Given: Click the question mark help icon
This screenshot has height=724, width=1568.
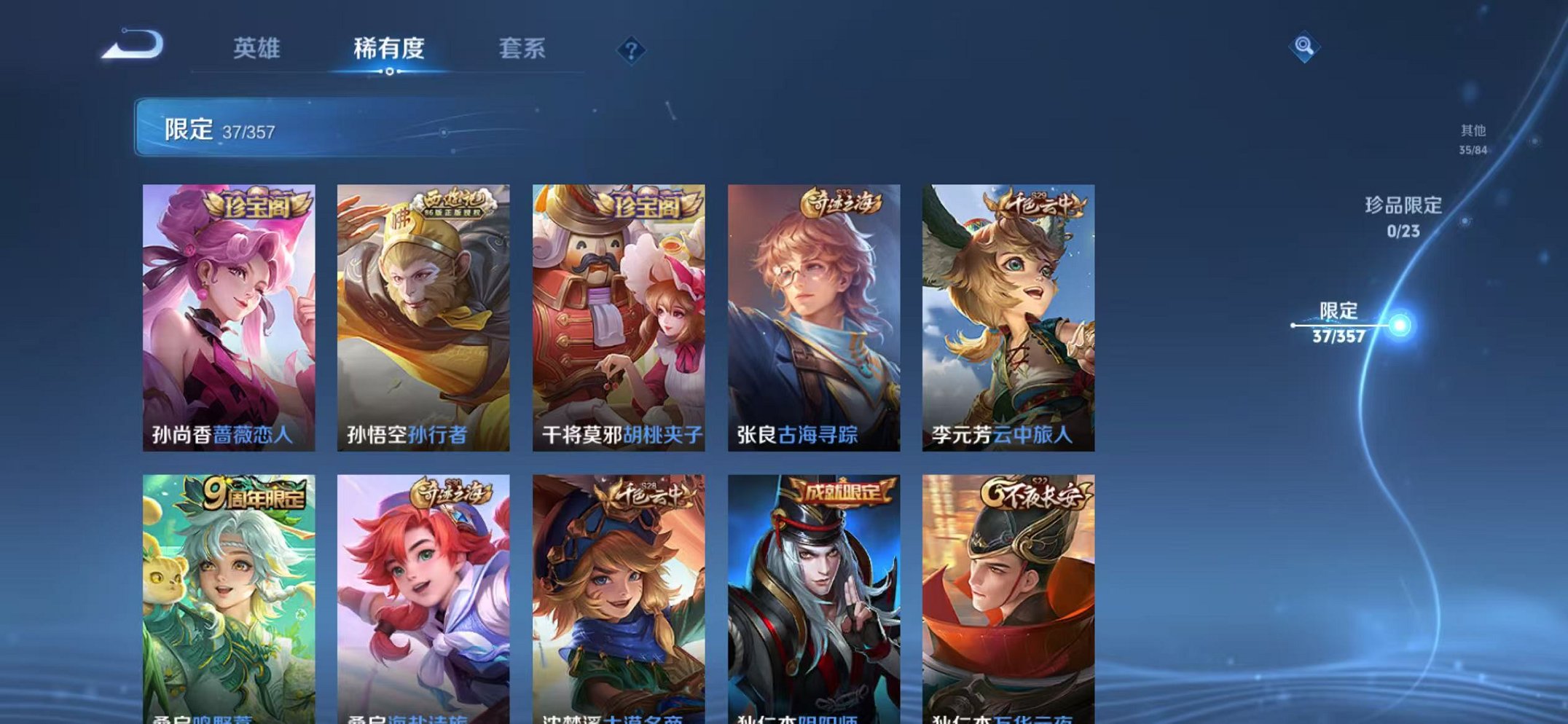Looking at the screenshot, I should pos(632,50).
